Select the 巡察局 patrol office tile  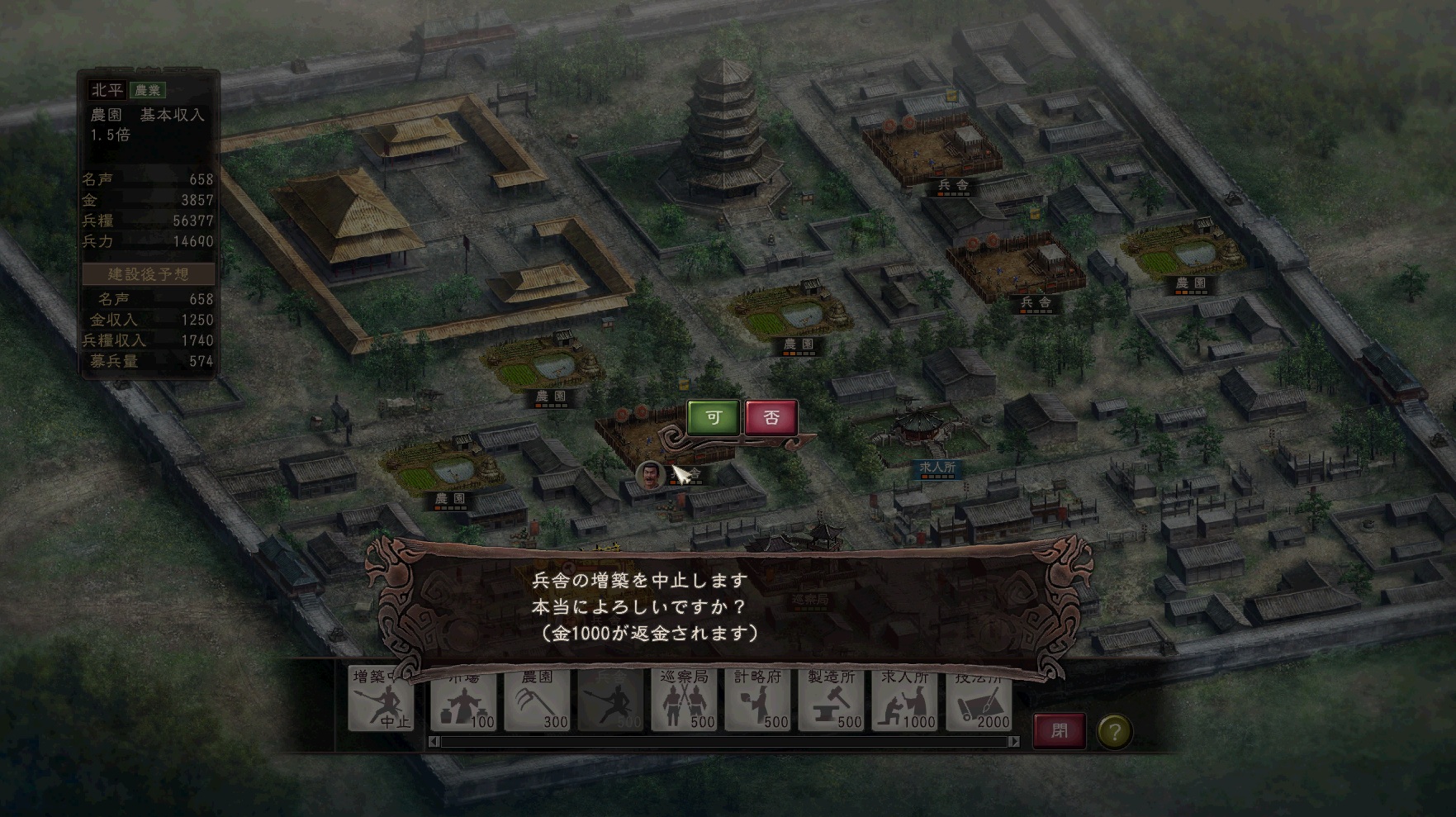click(x=684, y=701)
